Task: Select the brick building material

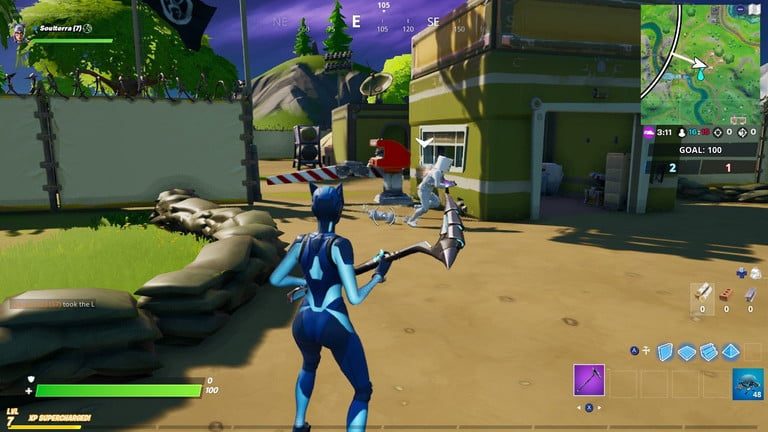Action: tap(726, 294)
